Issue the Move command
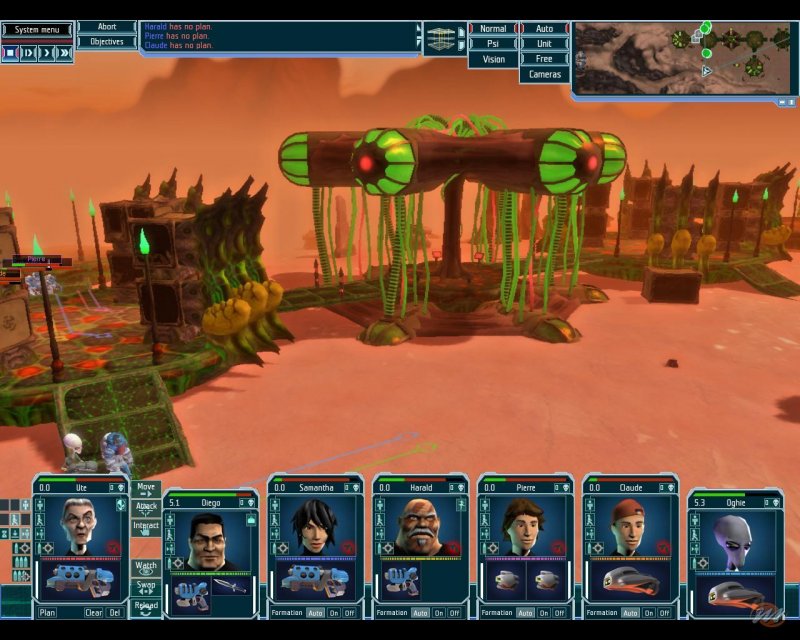This screenshot has height=640, width=800. click(146, 488)
